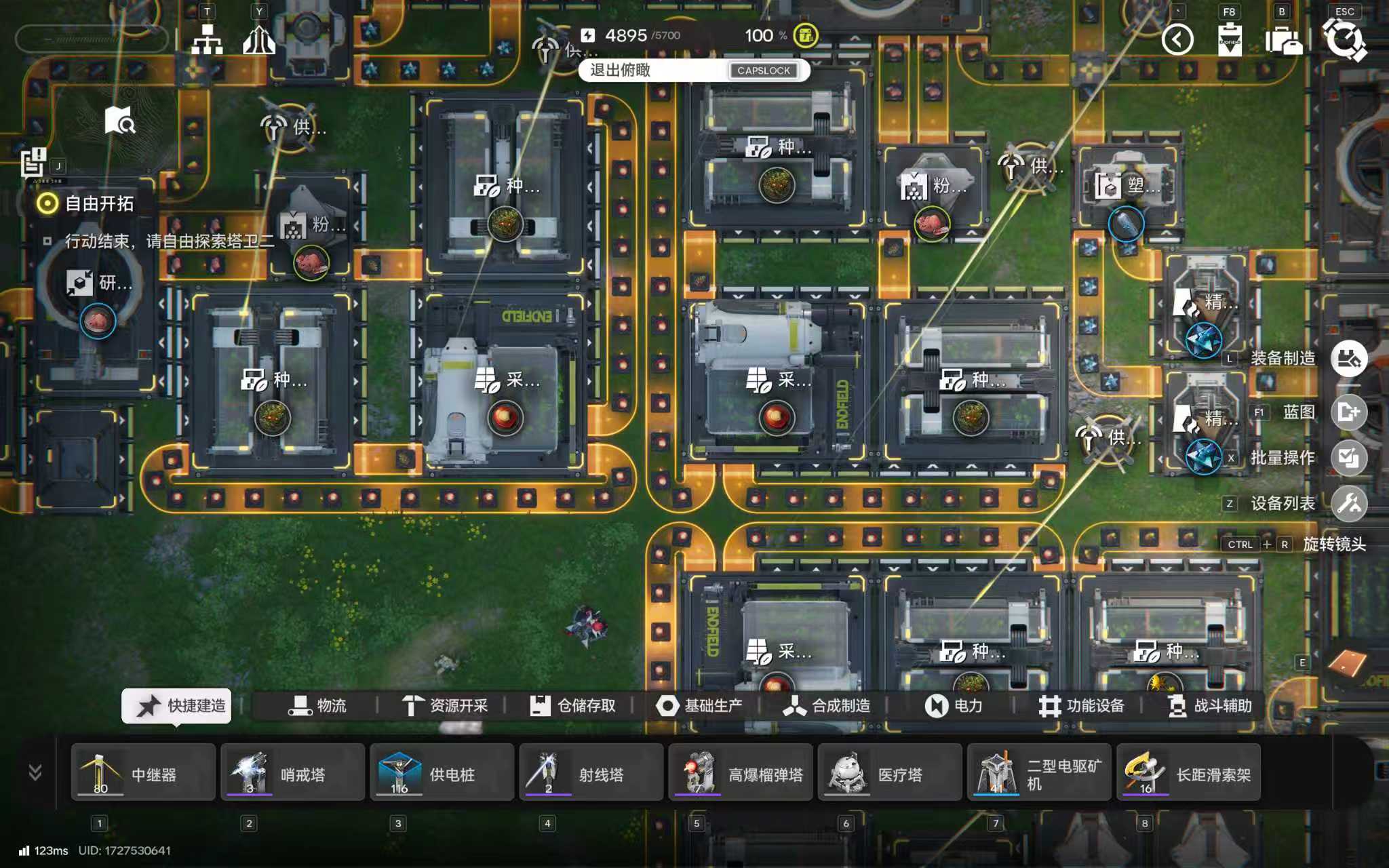Open the 物流 build category
This screenshot has height=868, width=1389.
[317, 706]
